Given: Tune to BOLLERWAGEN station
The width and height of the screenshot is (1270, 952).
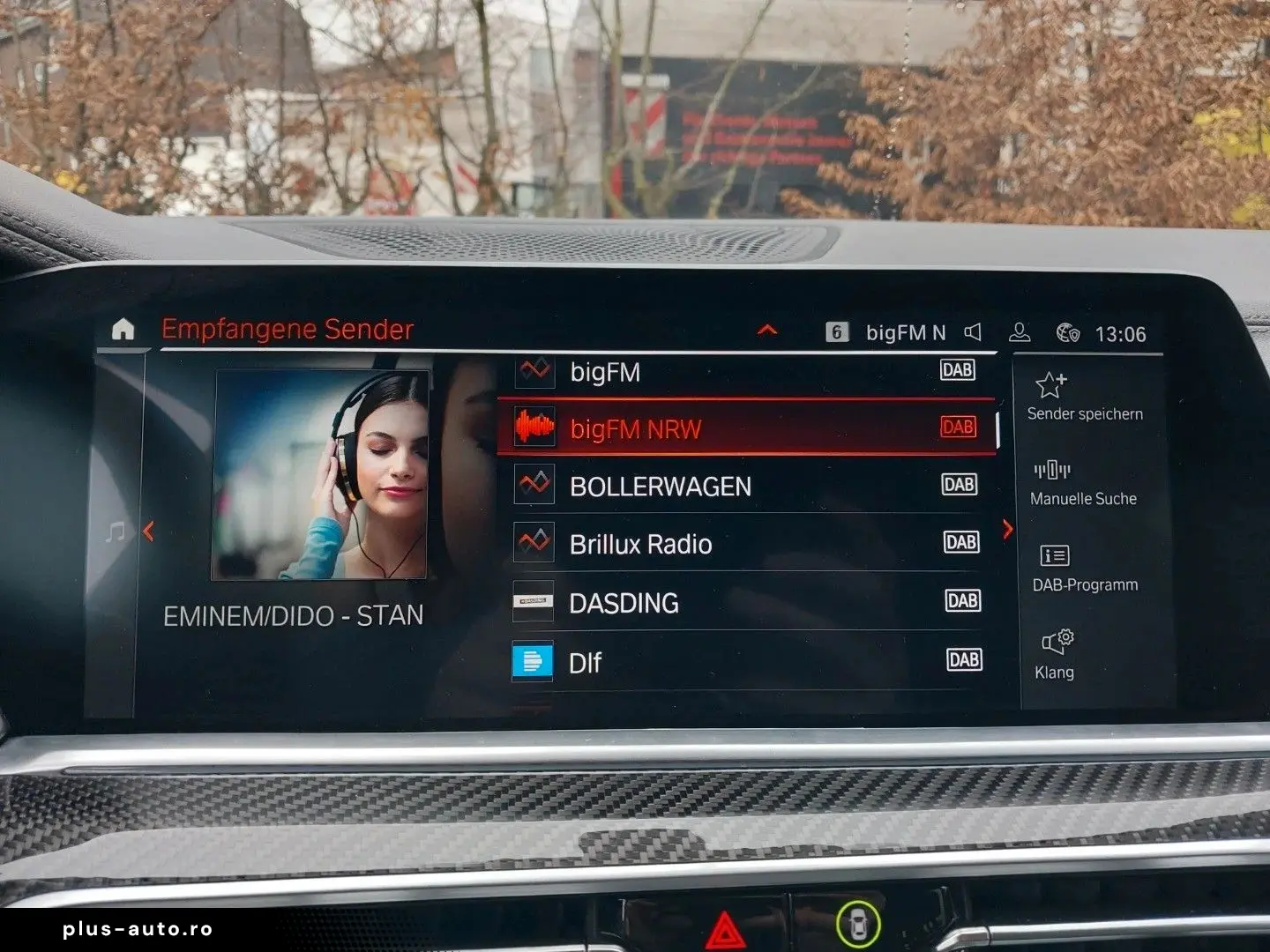Looking at the screenshot, I should tap(745, 486).
